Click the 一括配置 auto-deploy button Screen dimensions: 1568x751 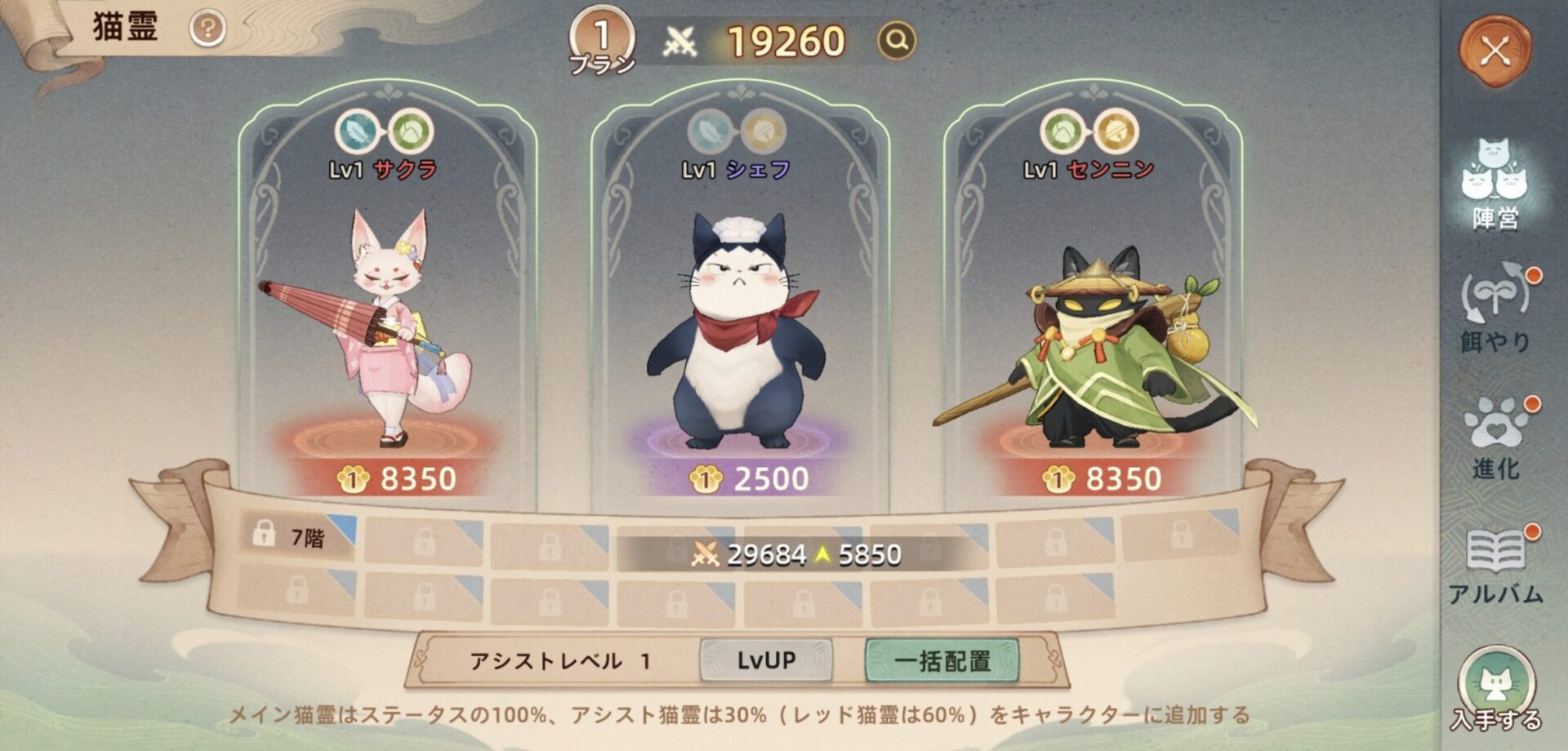[x=942, y=660]
